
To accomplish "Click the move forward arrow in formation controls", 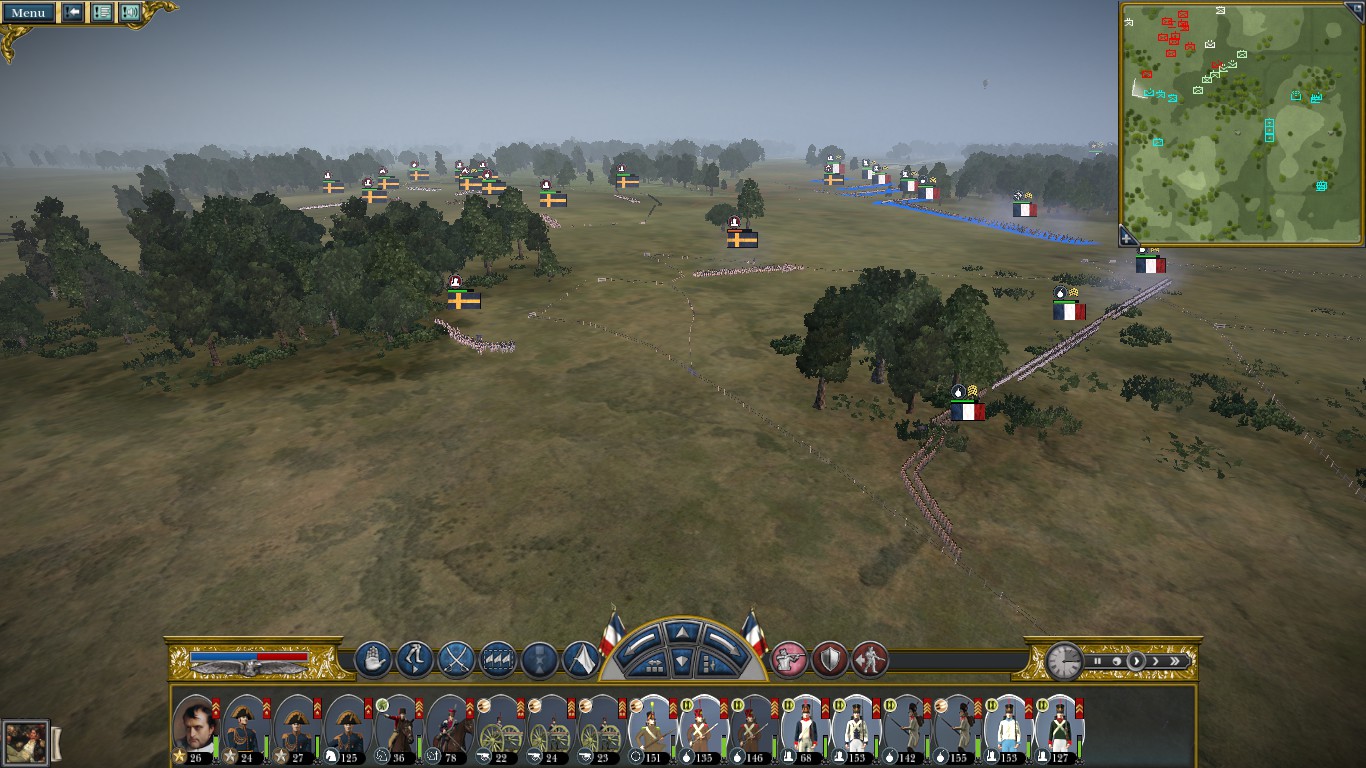I will point(682,632).
